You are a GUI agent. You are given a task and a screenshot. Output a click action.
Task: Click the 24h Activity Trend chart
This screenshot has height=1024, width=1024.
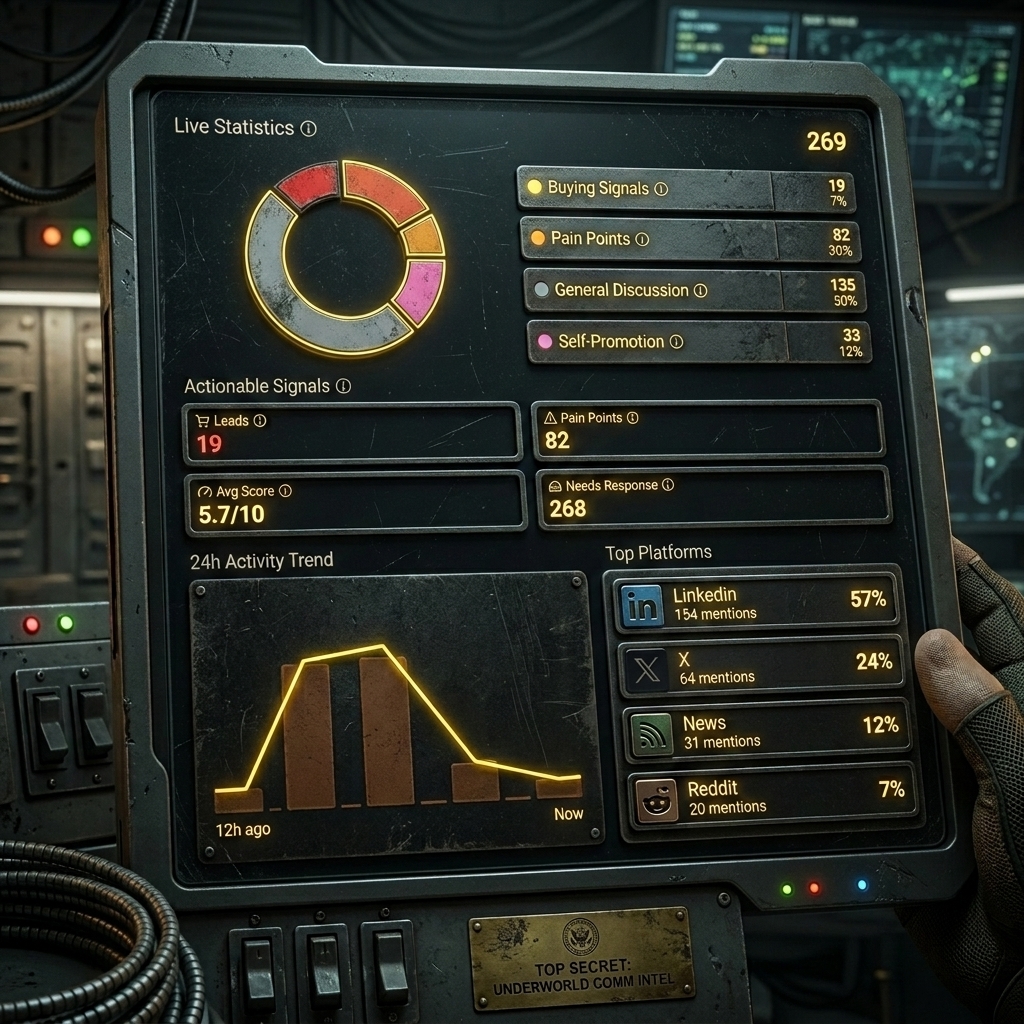click(396, 714)
